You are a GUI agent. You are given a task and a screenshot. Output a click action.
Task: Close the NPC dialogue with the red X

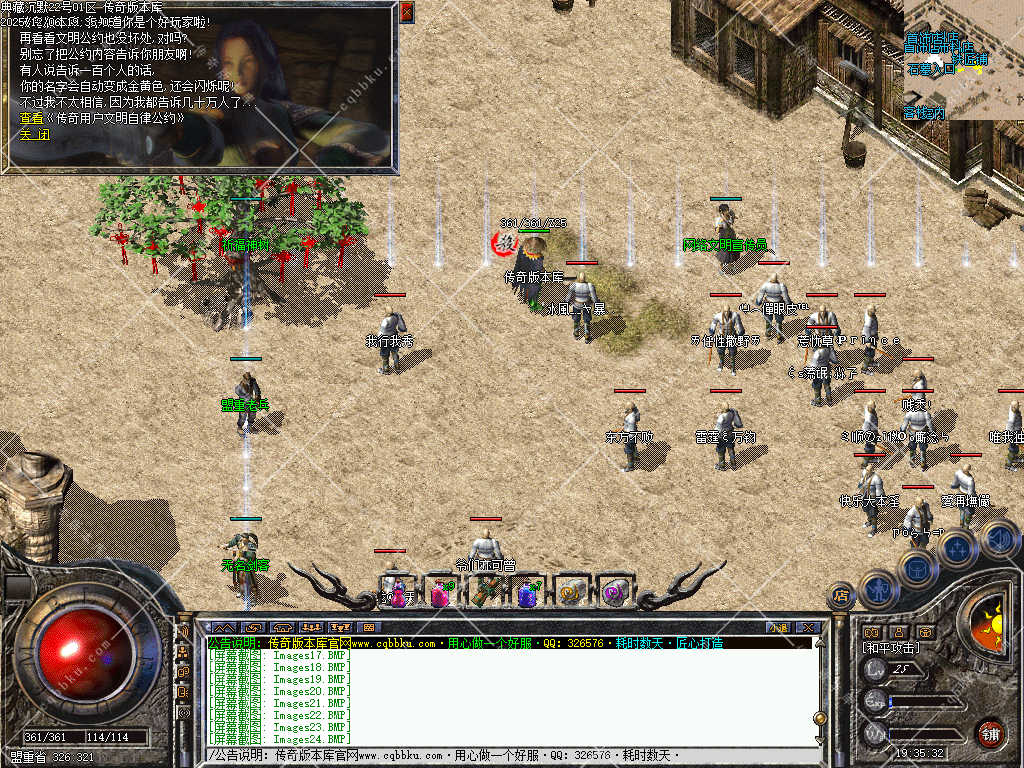406,12
